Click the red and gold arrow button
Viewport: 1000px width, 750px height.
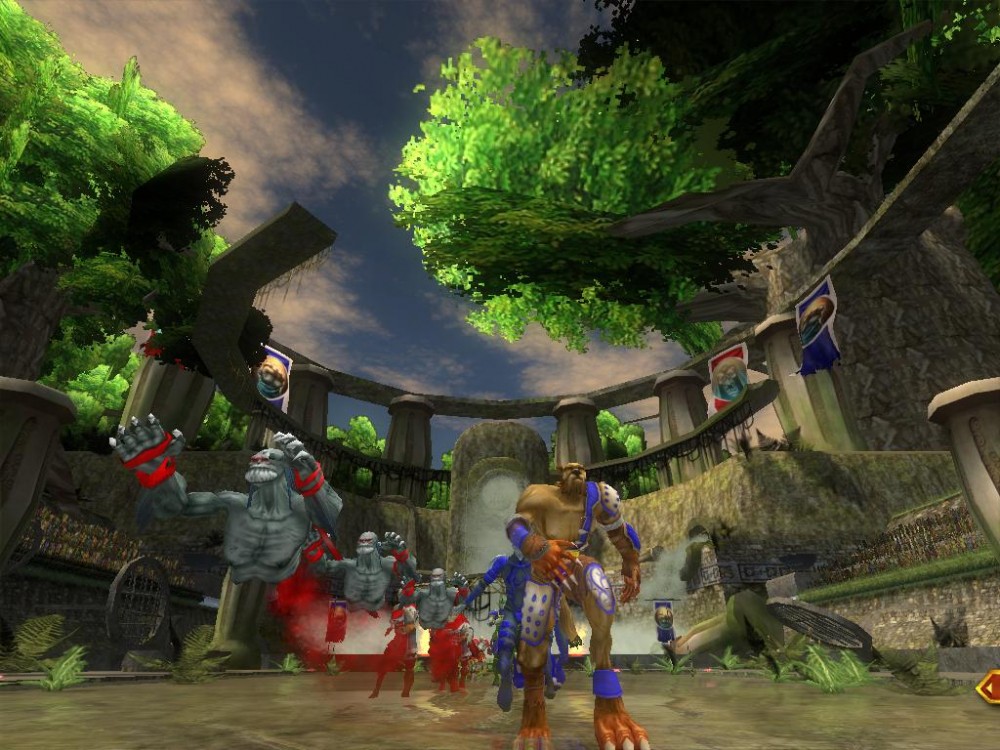(989, 687)
